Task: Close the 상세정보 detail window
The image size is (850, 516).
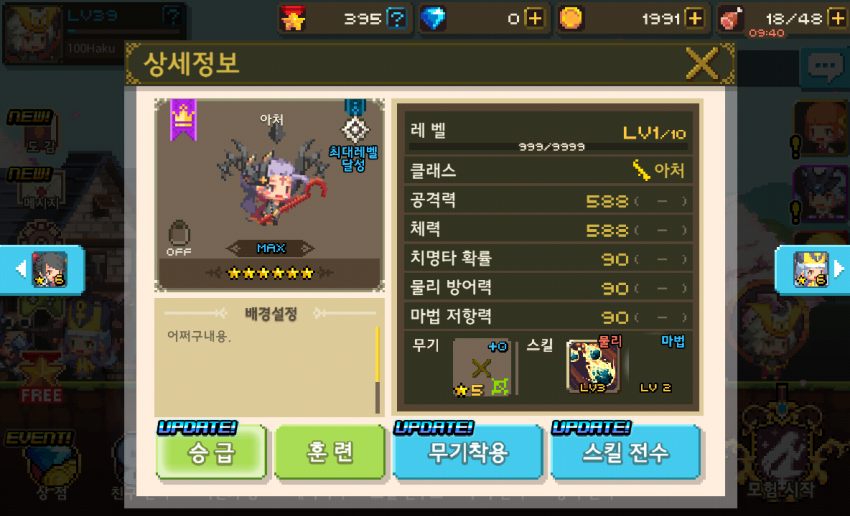Action: click(702, 65)
